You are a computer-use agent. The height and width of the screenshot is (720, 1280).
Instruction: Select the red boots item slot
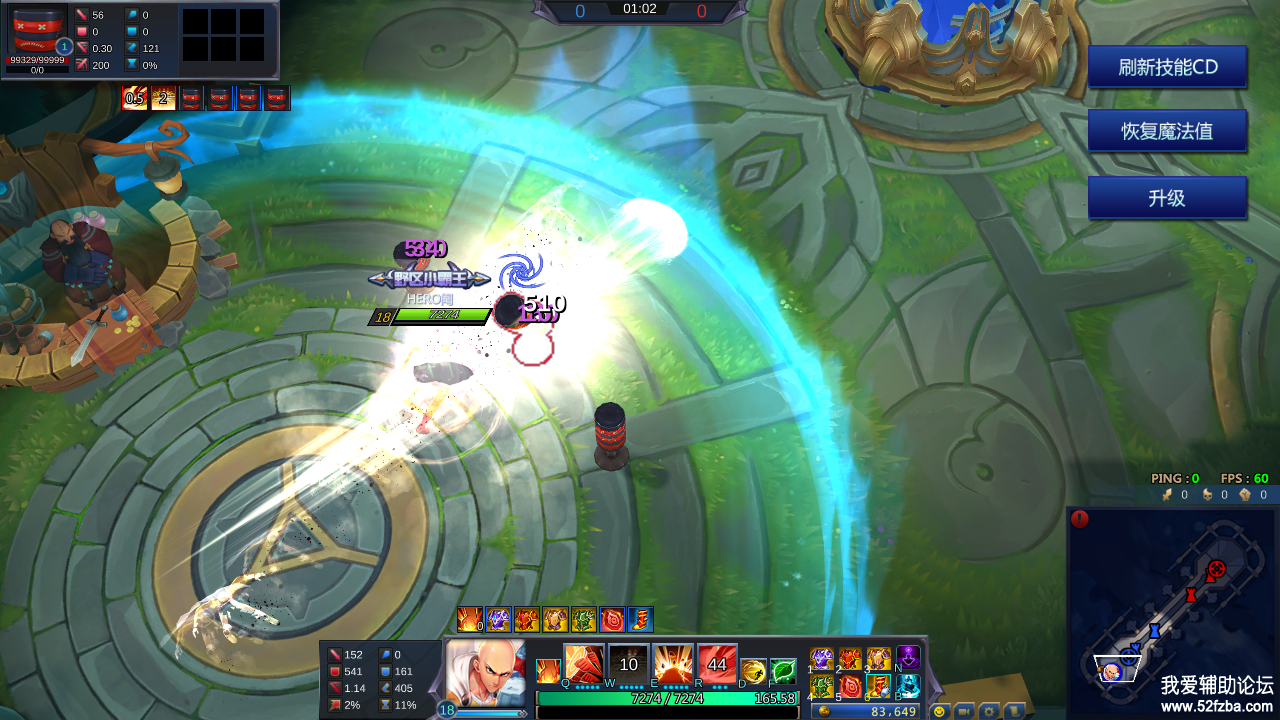879,687
